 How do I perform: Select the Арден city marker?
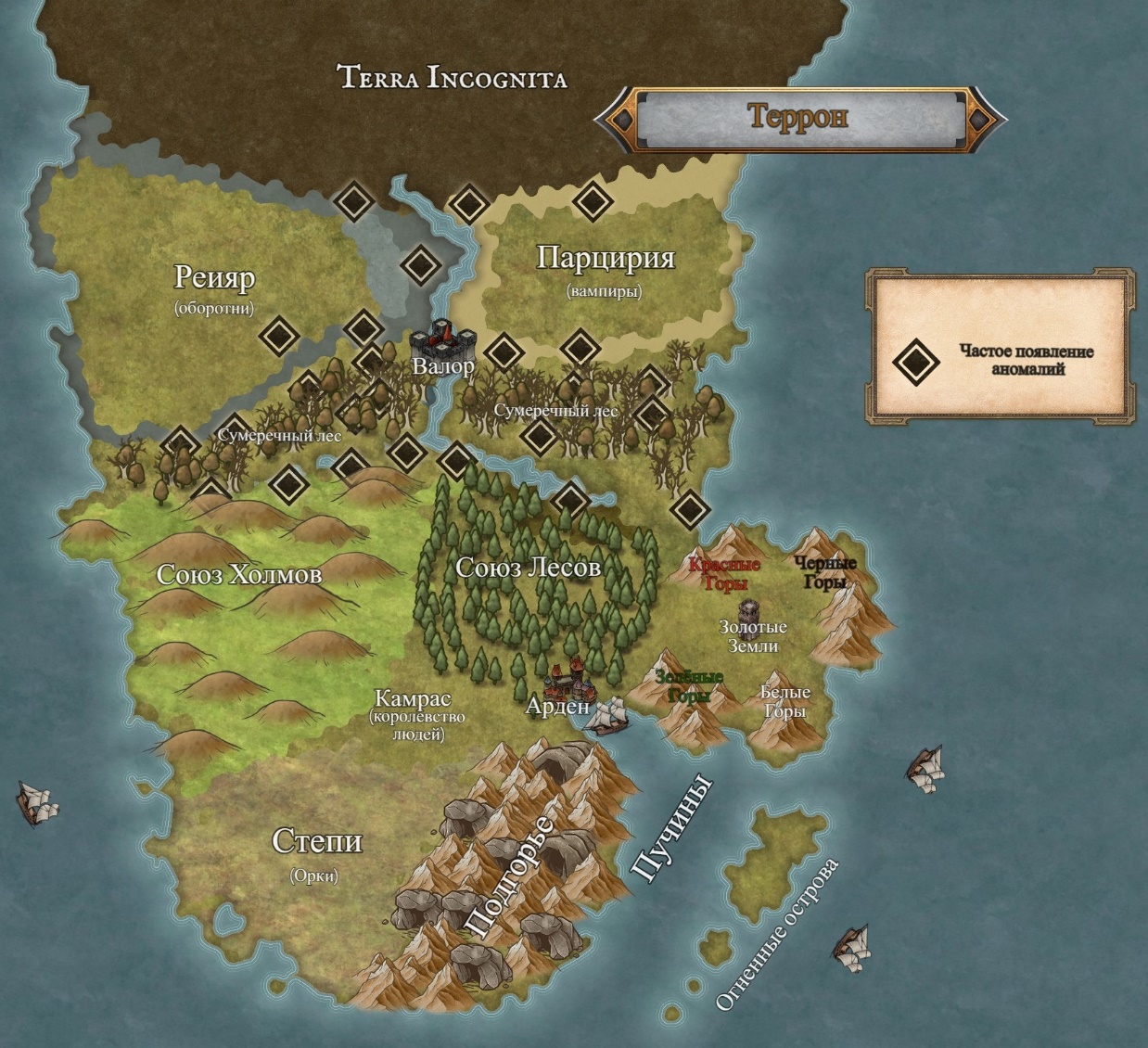570,679
